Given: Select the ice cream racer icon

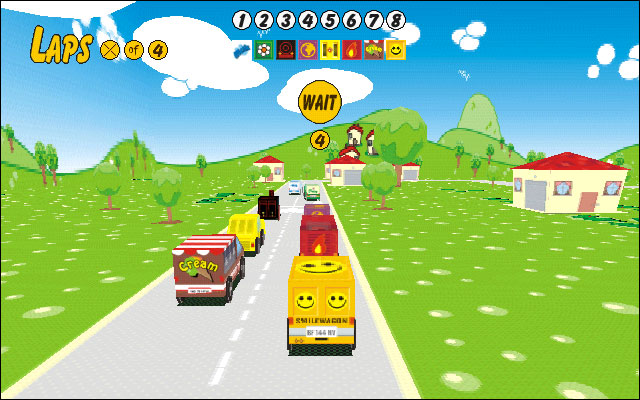Looking at the screenshot, I should click(x=373, y=49).
